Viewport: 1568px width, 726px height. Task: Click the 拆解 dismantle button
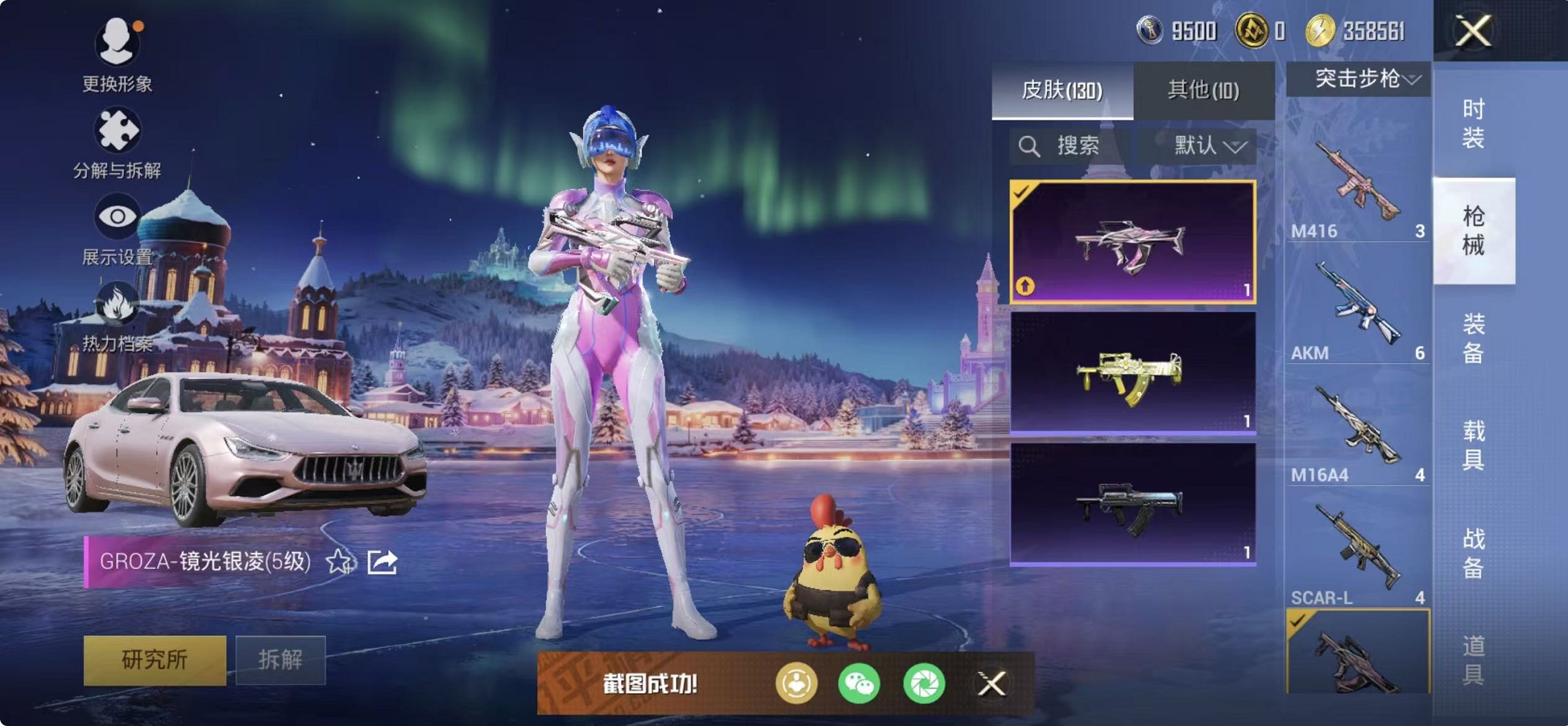click(280, 660)
